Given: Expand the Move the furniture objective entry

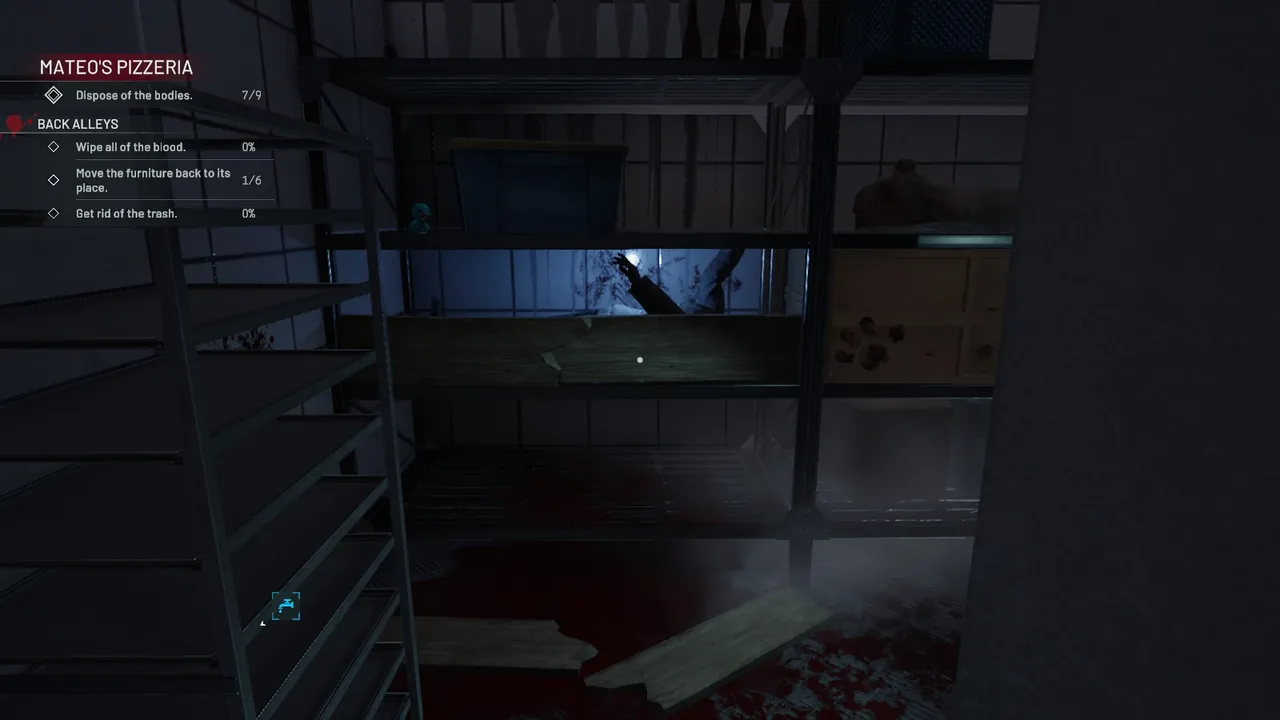Looking at the screenshot, I should tap(152, 180).
